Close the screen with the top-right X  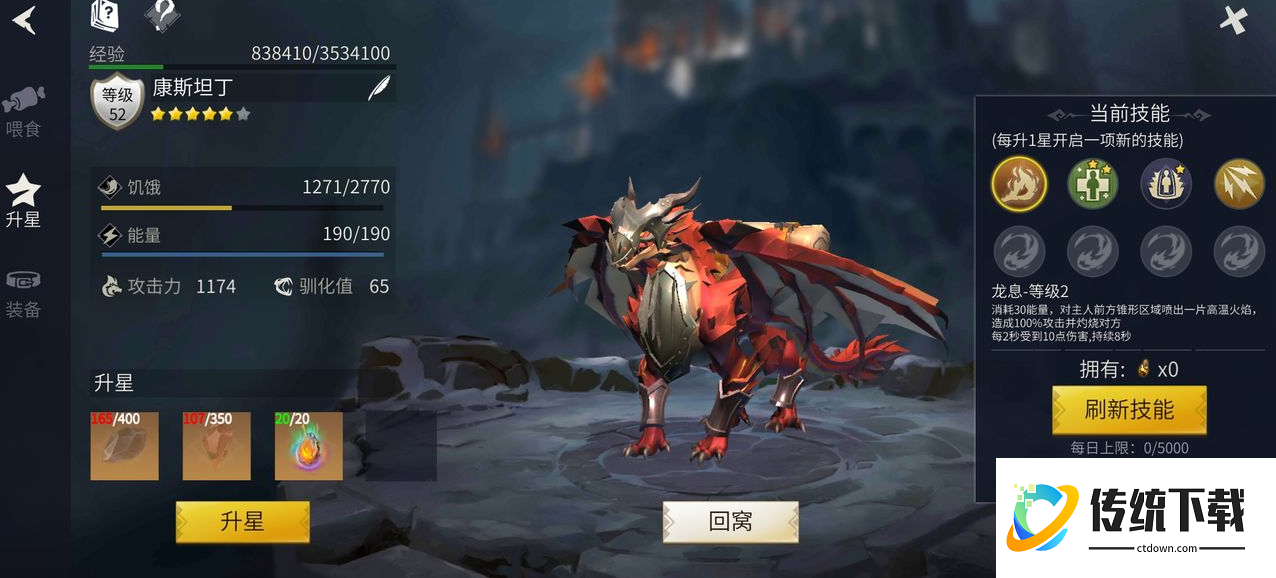pyautogui.click(x=1234, y=20)
